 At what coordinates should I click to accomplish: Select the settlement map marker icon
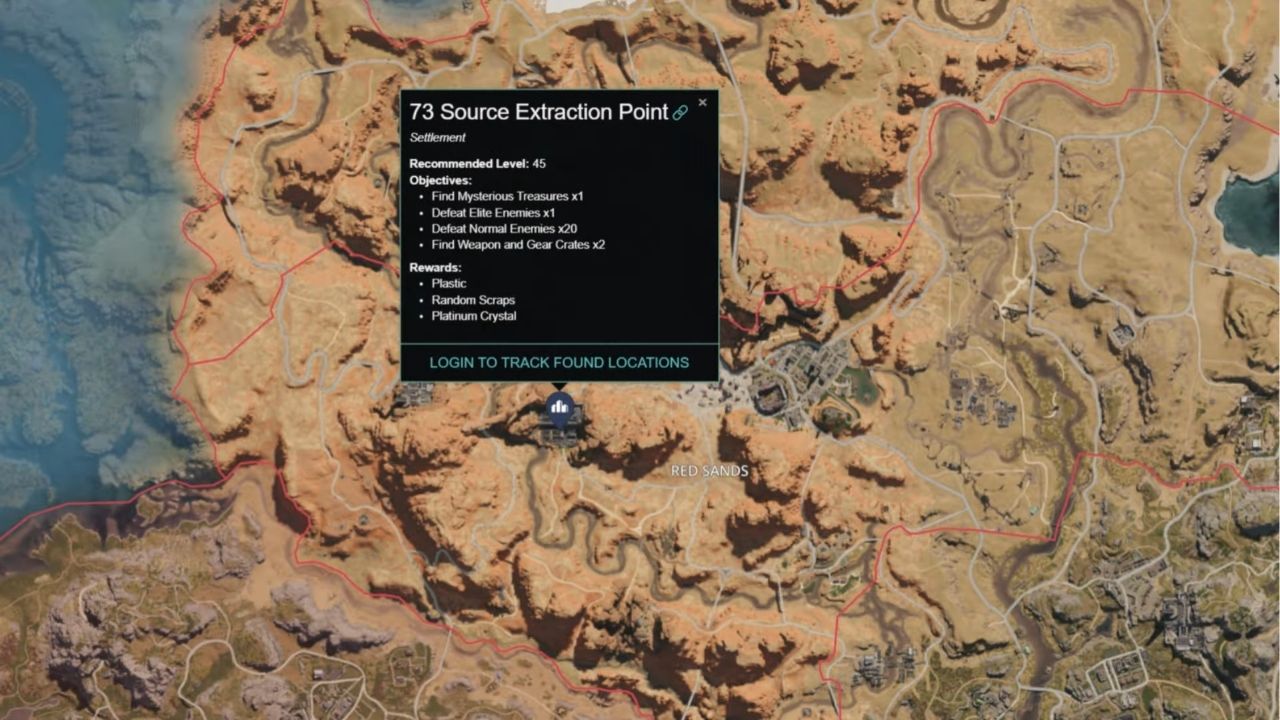[x=559, y=407]
